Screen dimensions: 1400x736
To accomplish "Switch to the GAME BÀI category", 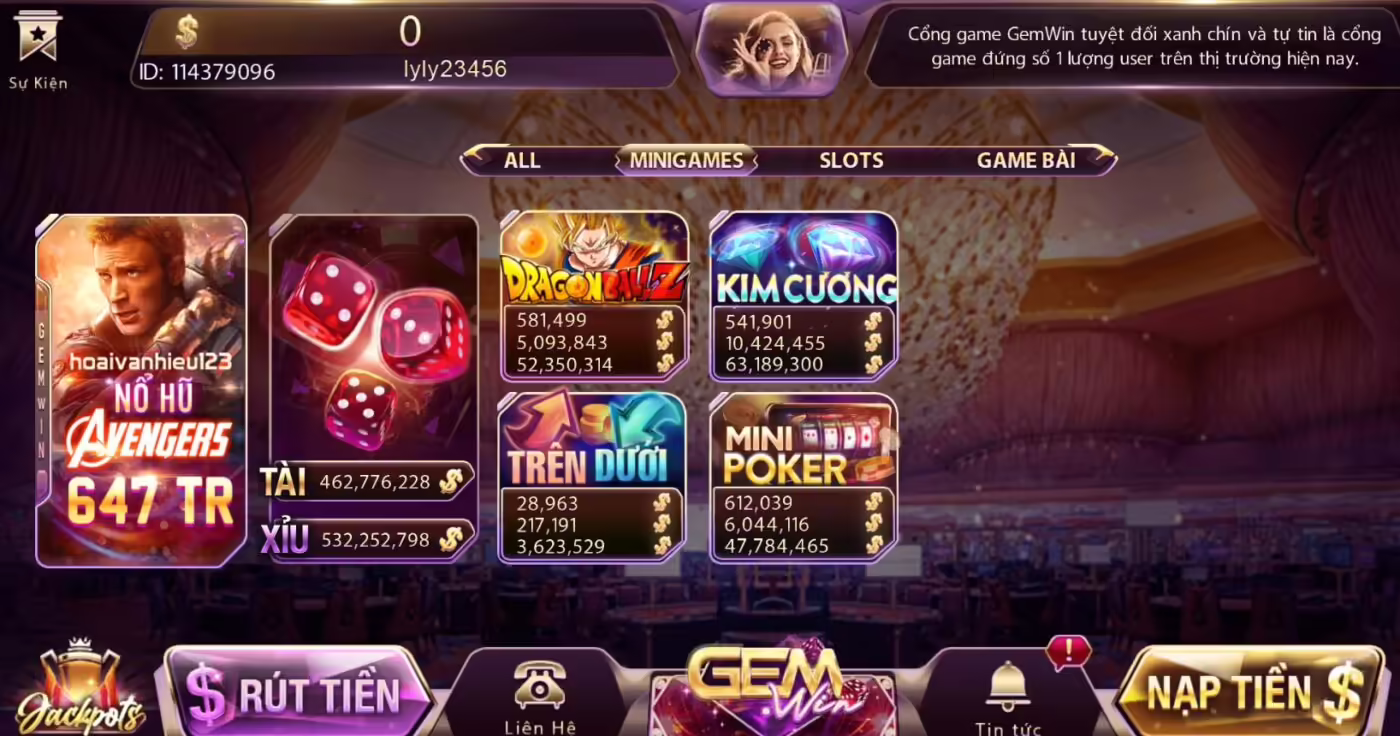I will point(1029,160).
